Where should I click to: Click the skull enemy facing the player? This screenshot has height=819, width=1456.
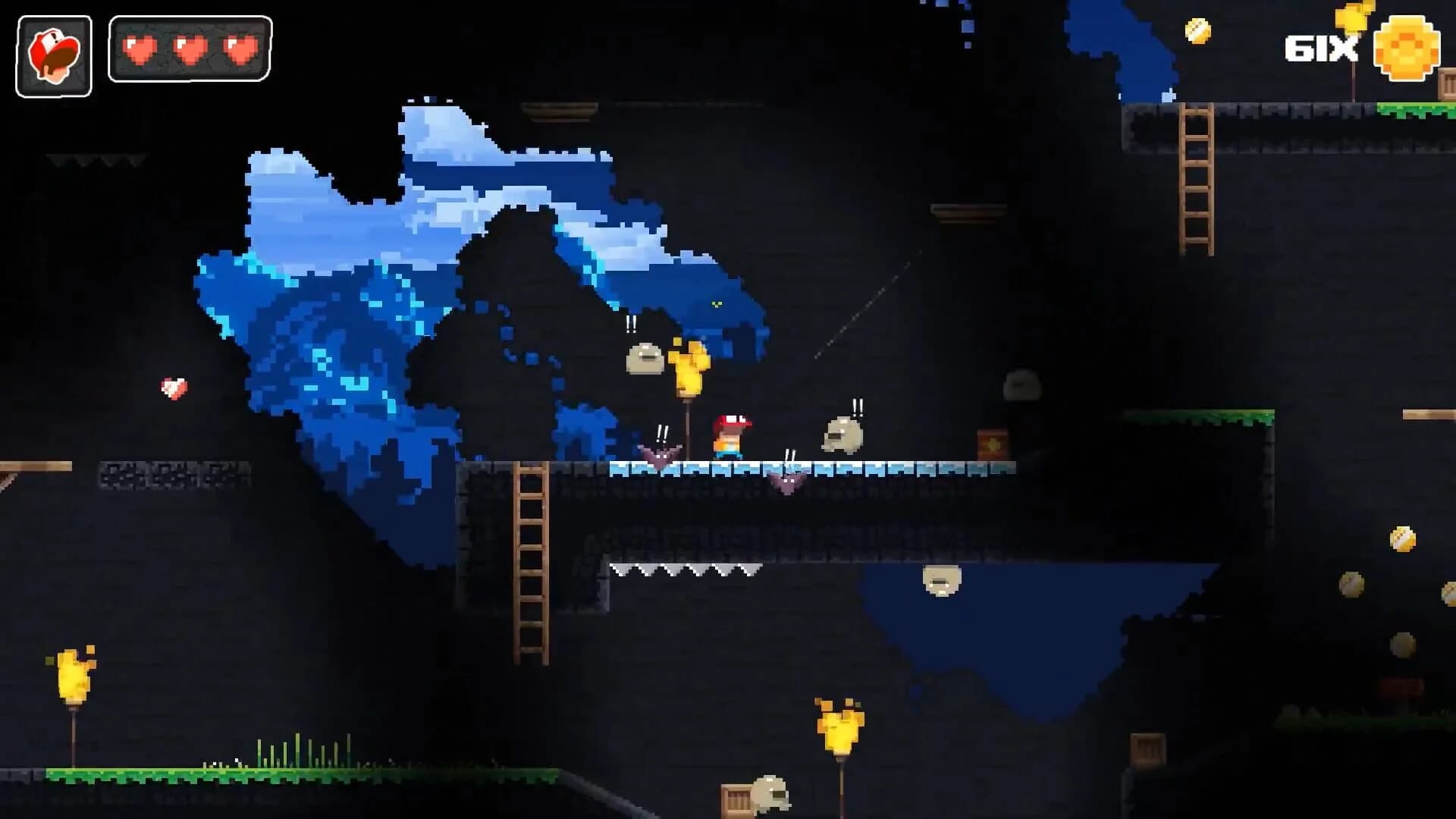click(843, 436)
